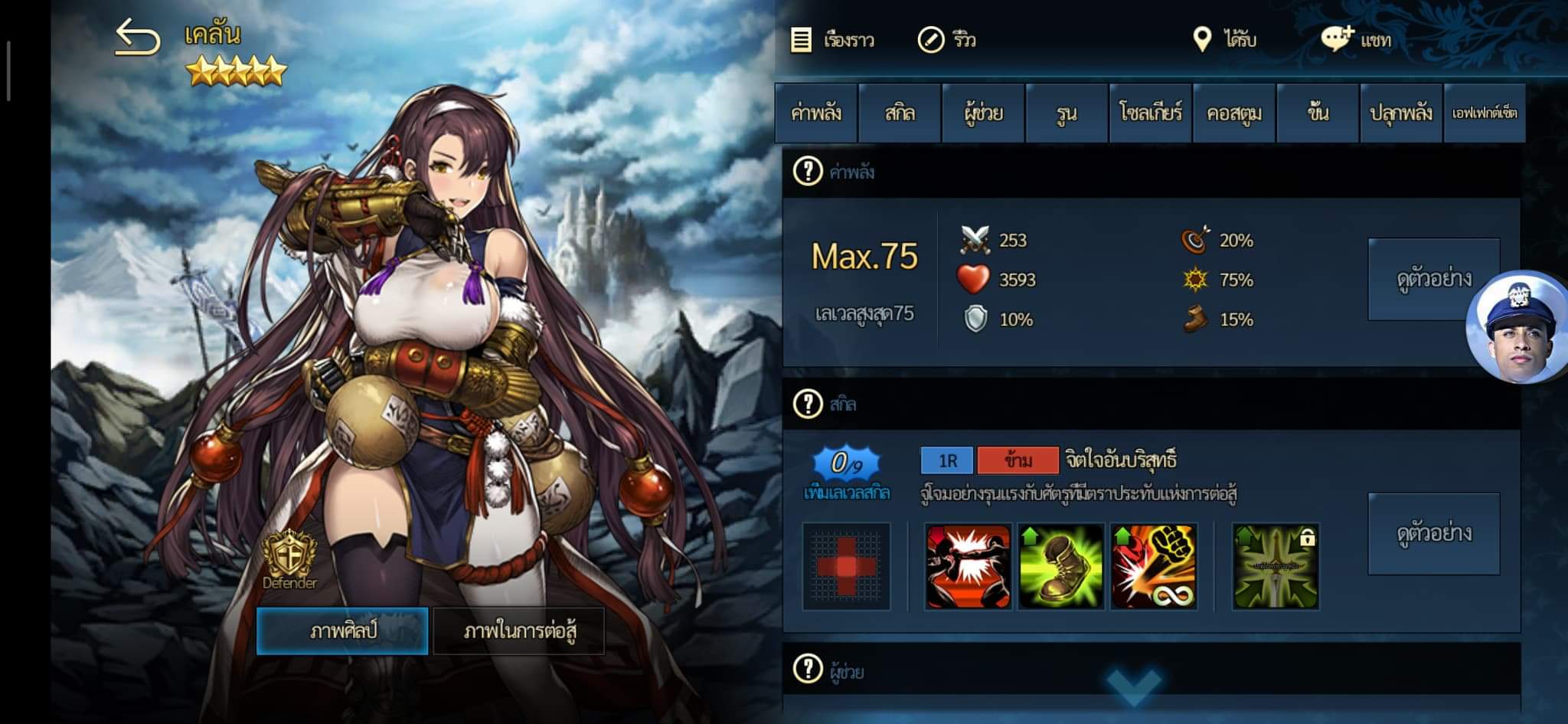
Task: Select the ภาพศิลป์ artwork view button
Action: click(x=342, y=631)
